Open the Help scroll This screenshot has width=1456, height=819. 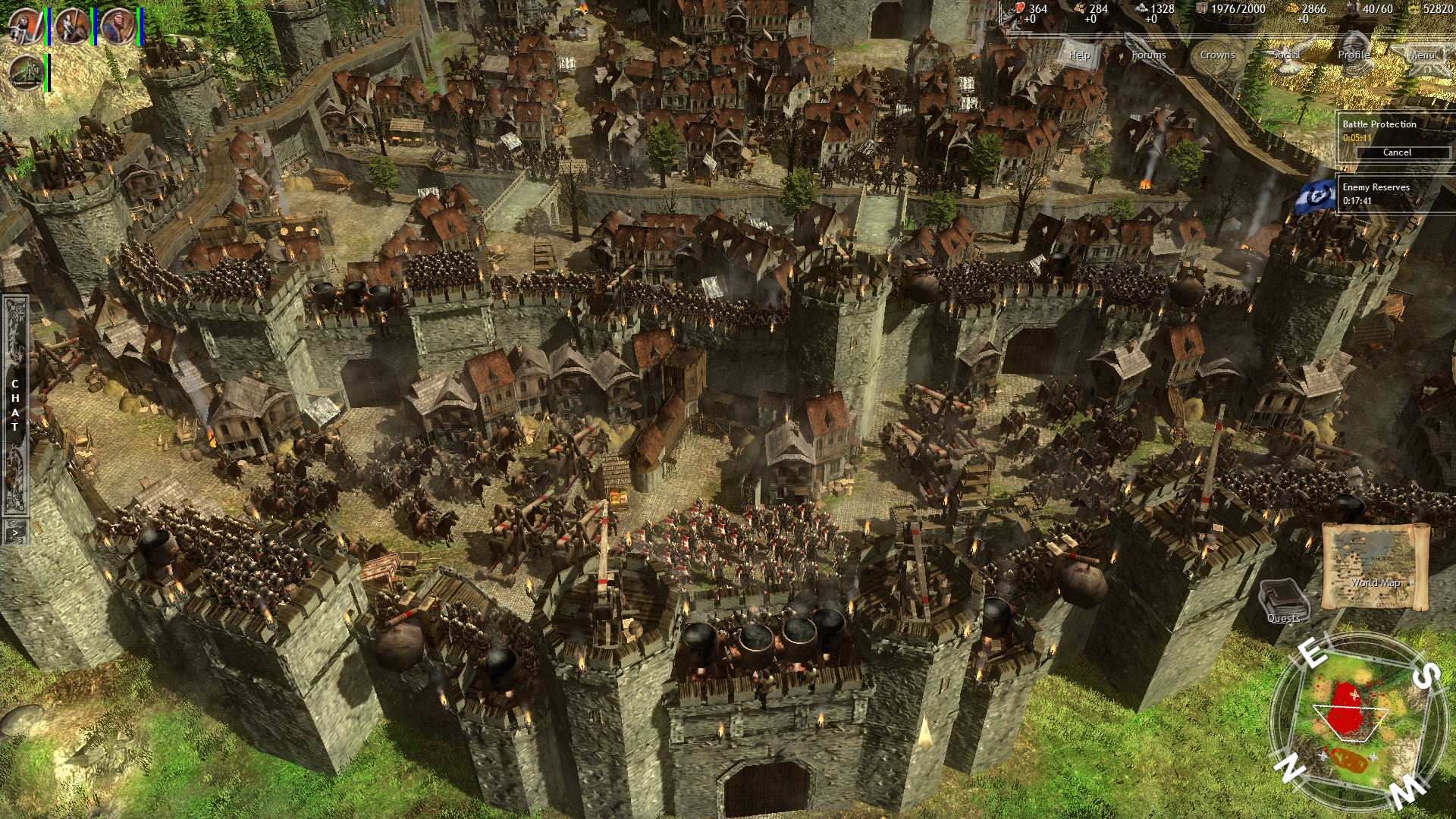coord(1078,55)
